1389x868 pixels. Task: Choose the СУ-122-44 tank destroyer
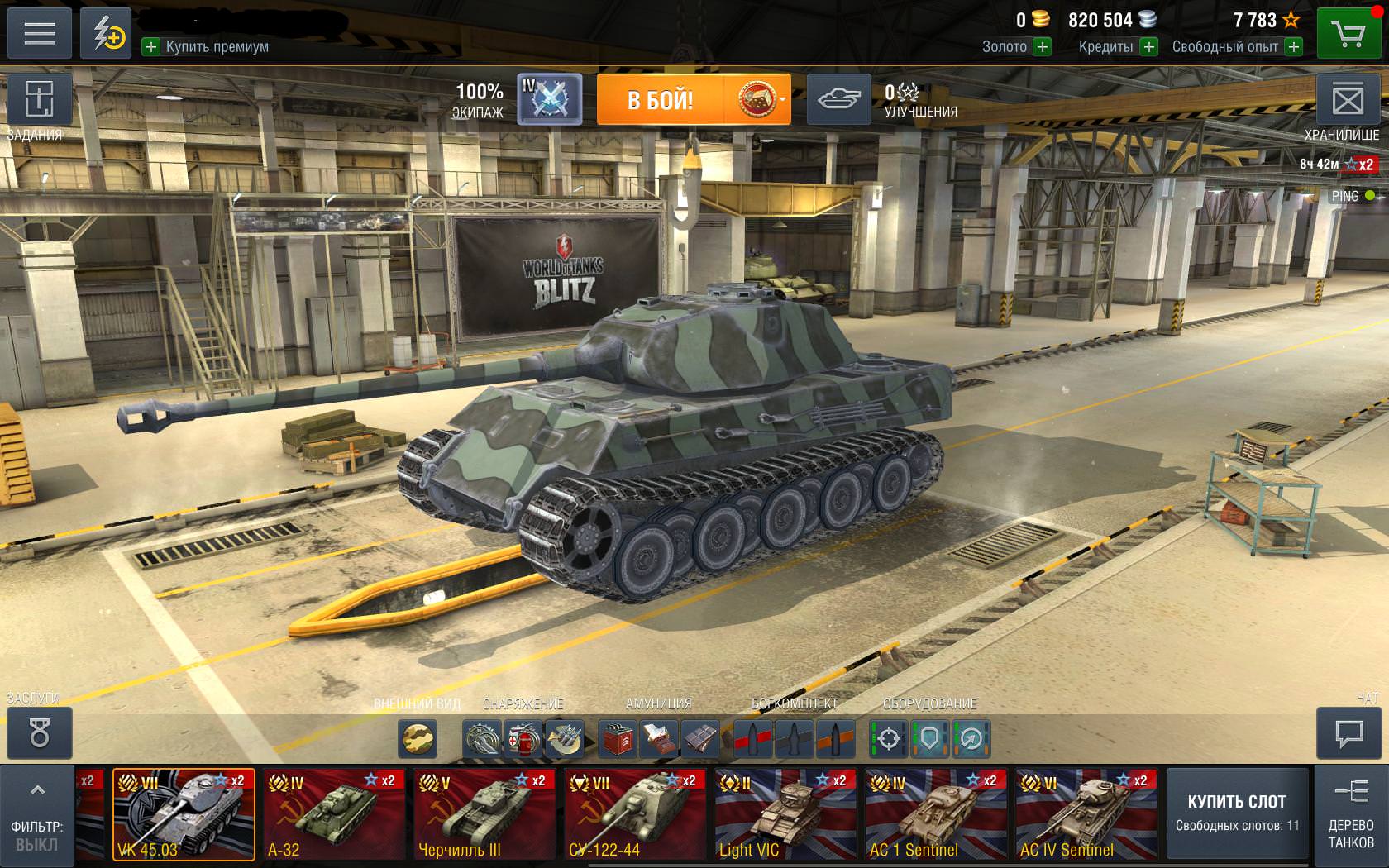point(635,814)
